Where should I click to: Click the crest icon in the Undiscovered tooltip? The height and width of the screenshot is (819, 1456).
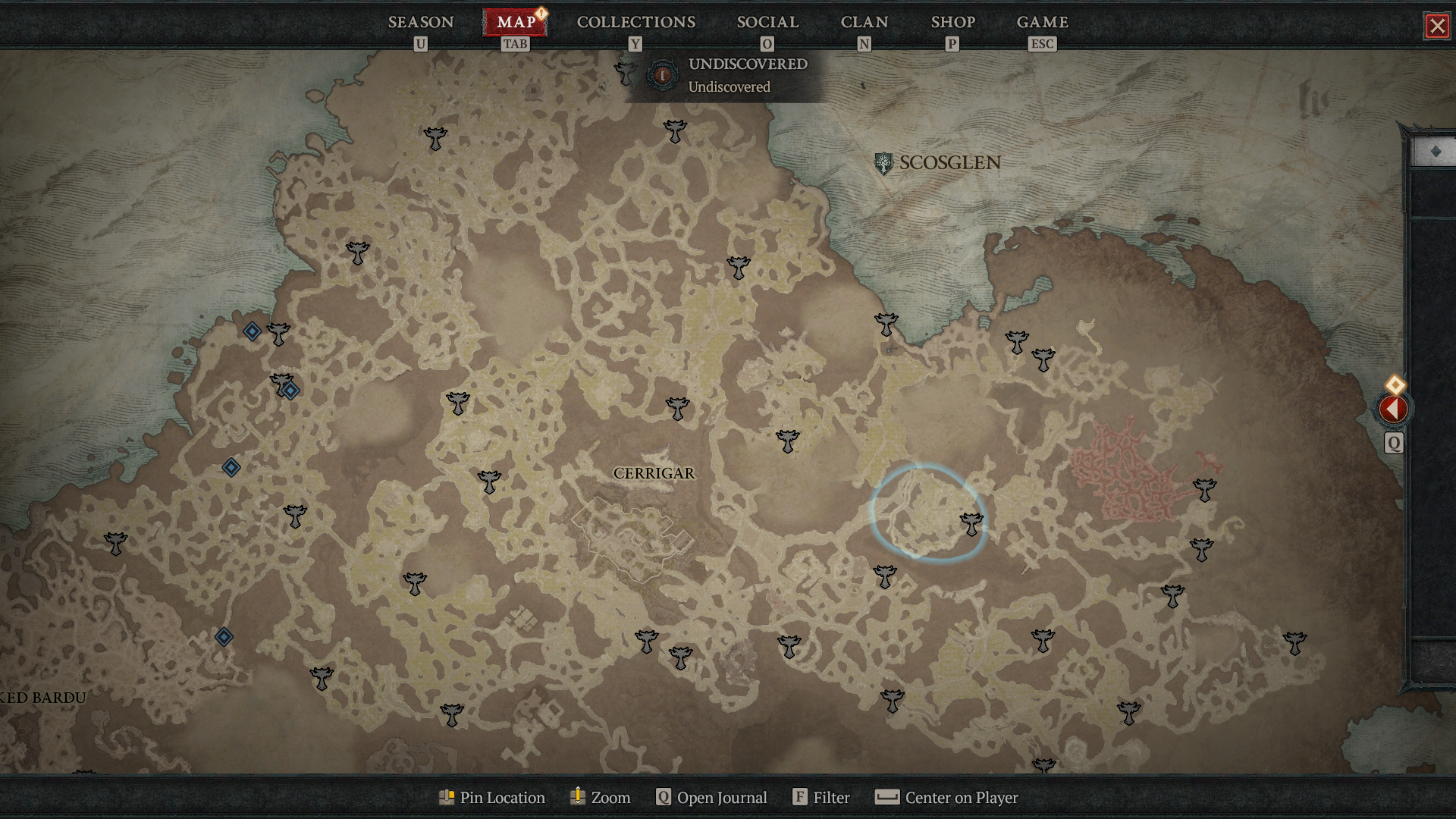(663, 75)
